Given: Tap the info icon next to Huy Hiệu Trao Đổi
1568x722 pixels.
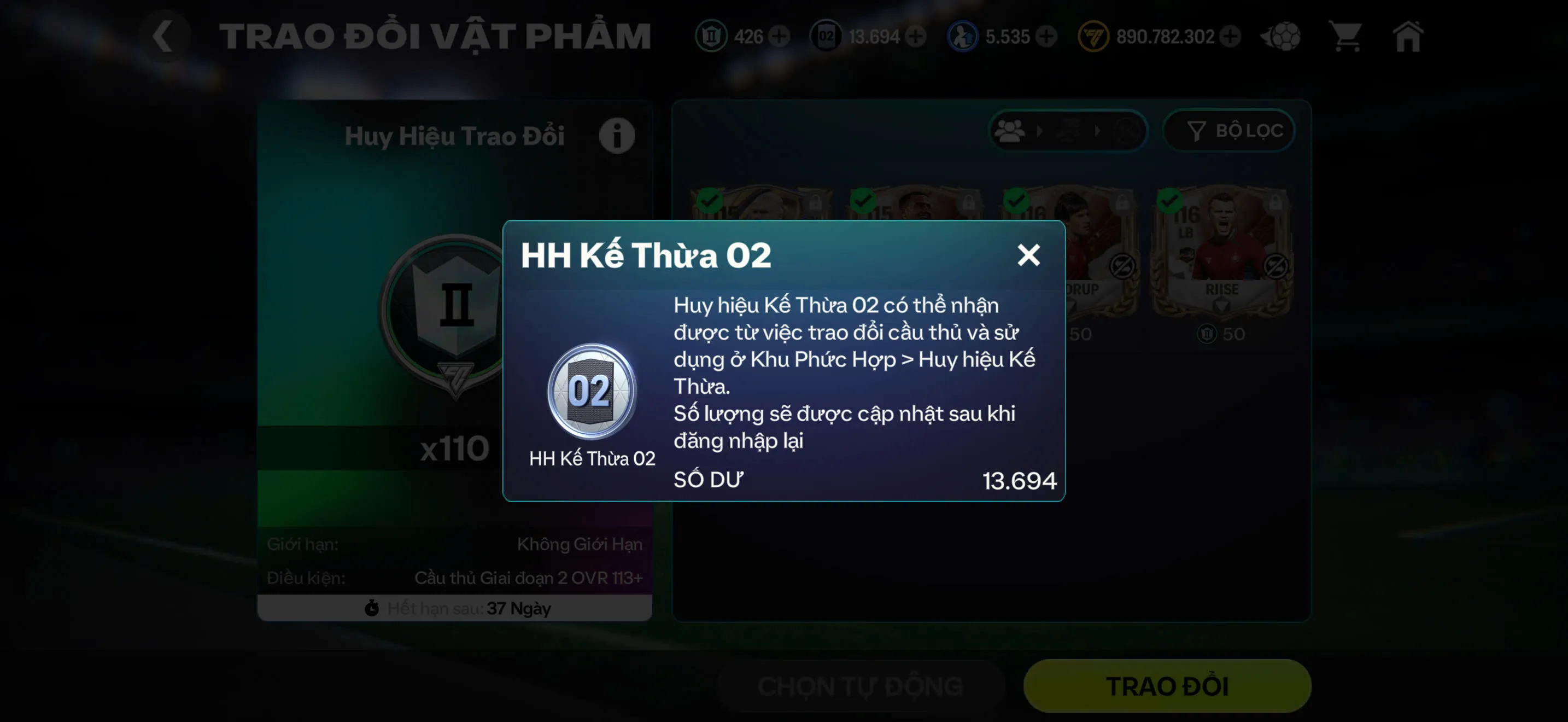Looking at the screenshot, I should (617, 135).
